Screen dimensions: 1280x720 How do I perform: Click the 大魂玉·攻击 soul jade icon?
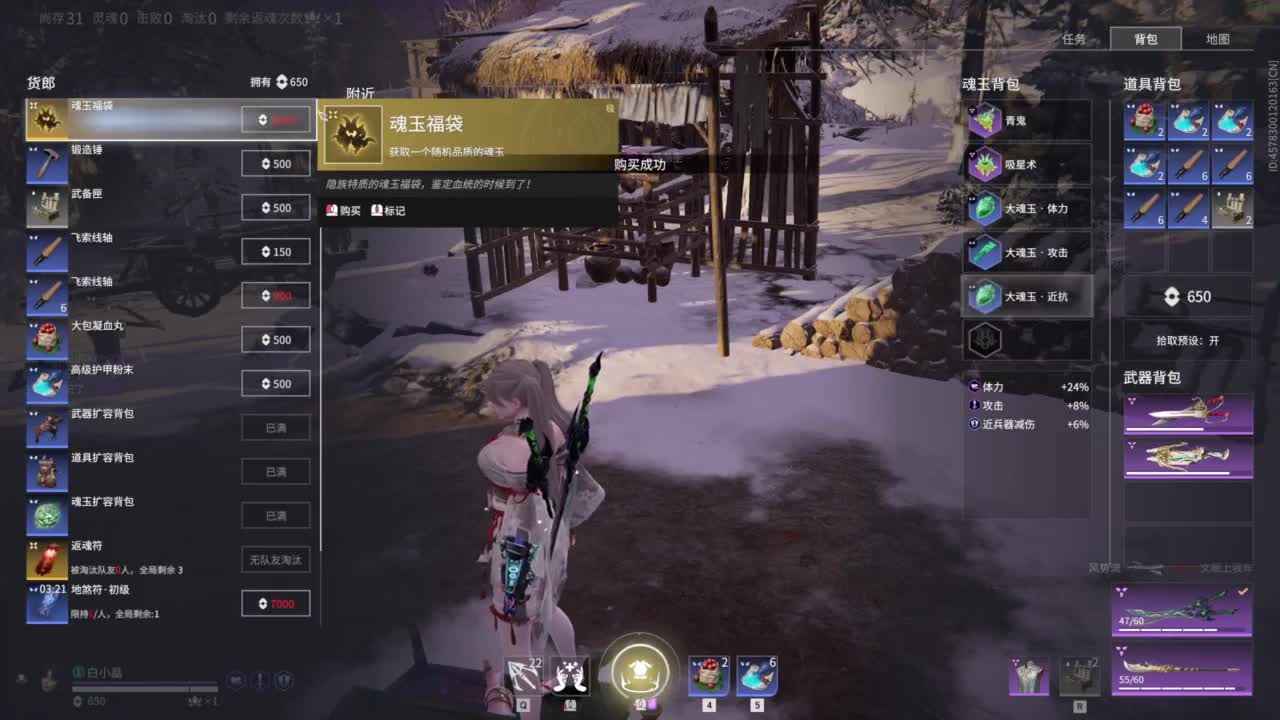985,252
